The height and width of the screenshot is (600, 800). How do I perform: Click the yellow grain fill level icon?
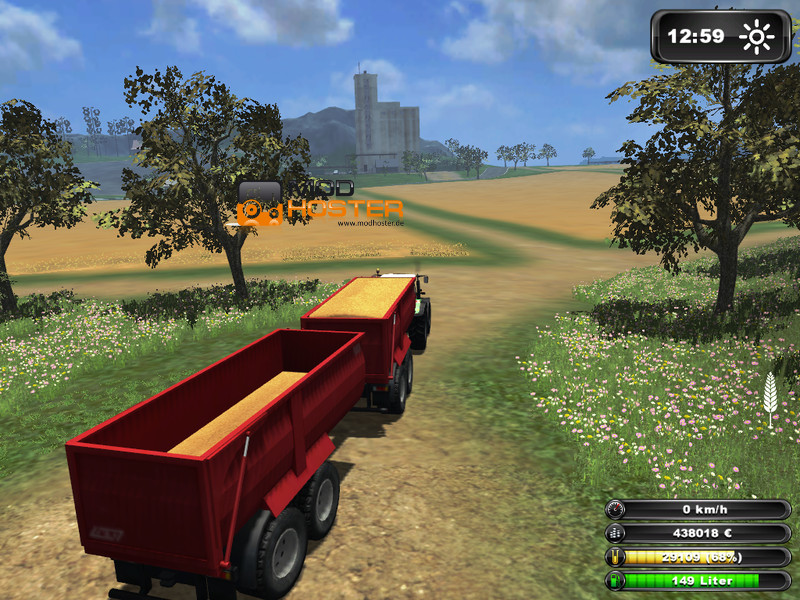click(617, 557)
